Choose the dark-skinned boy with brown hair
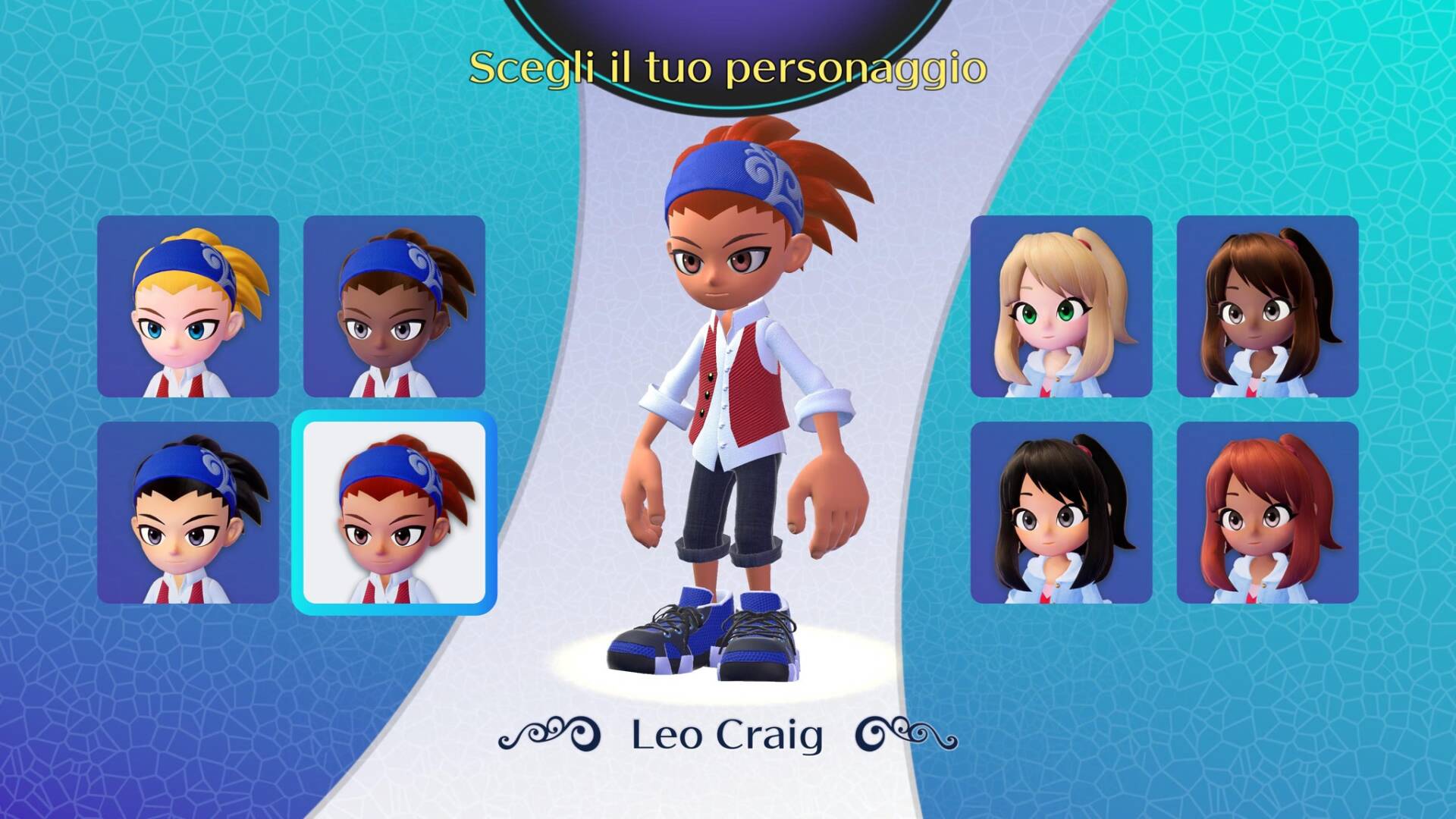The width and height of the screenshot is (1456, 819). point(394,306)
